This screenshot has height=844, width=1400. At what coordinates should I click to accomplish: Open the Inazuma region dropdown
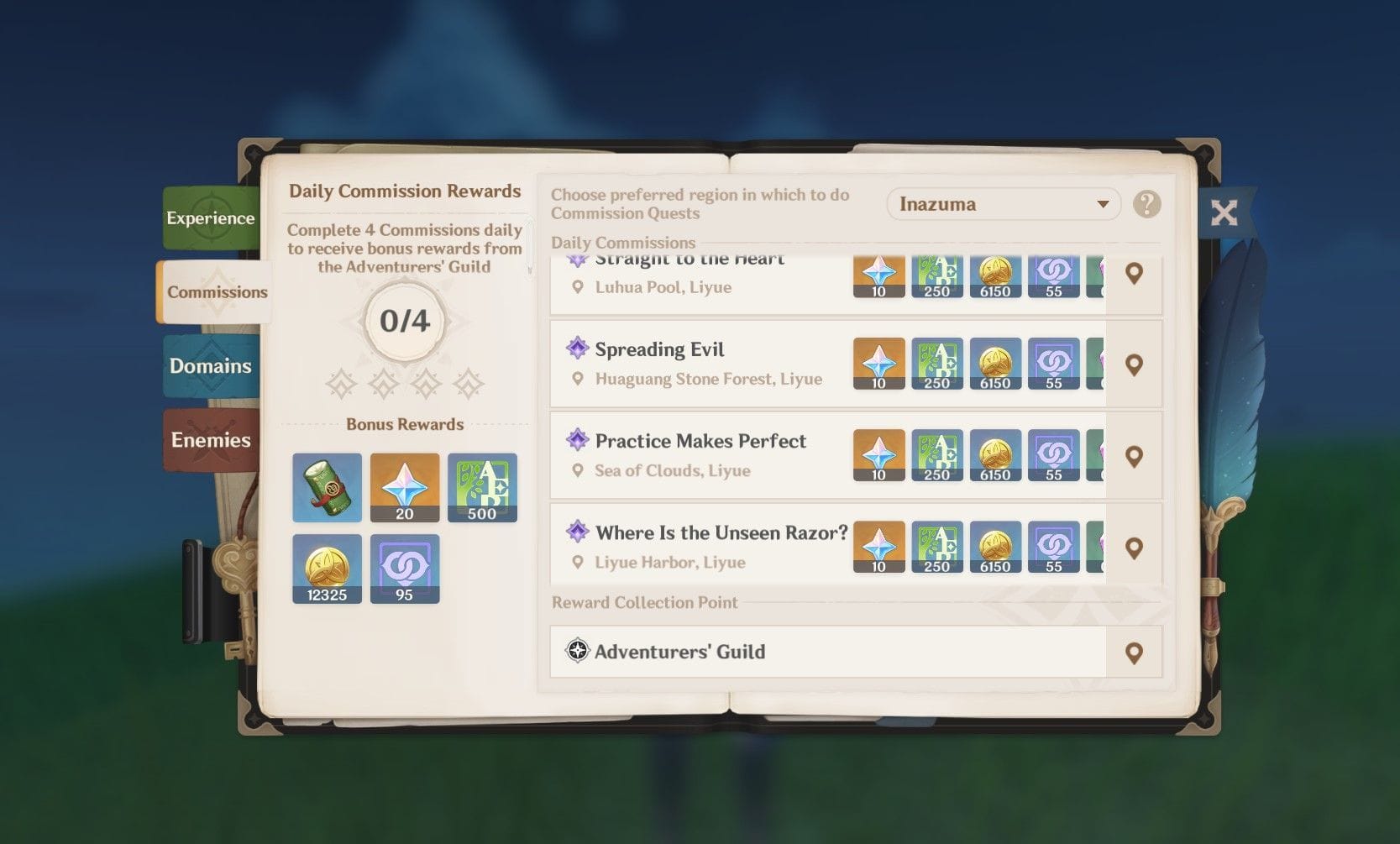click(1003, 204)
